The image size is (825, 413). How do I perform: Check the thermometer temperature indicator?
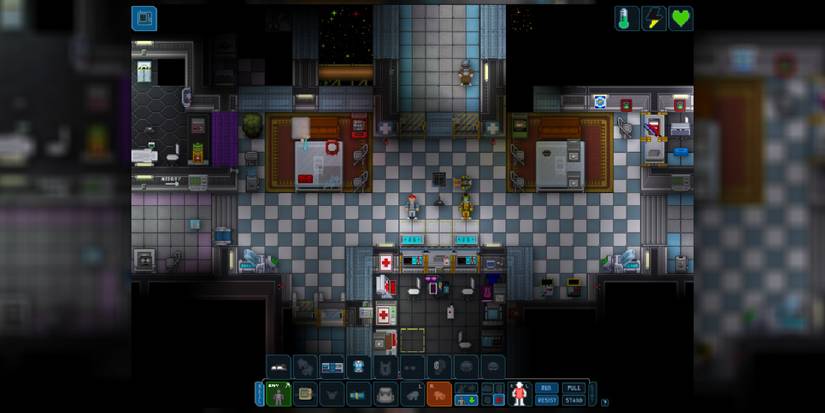coord(627,18)
